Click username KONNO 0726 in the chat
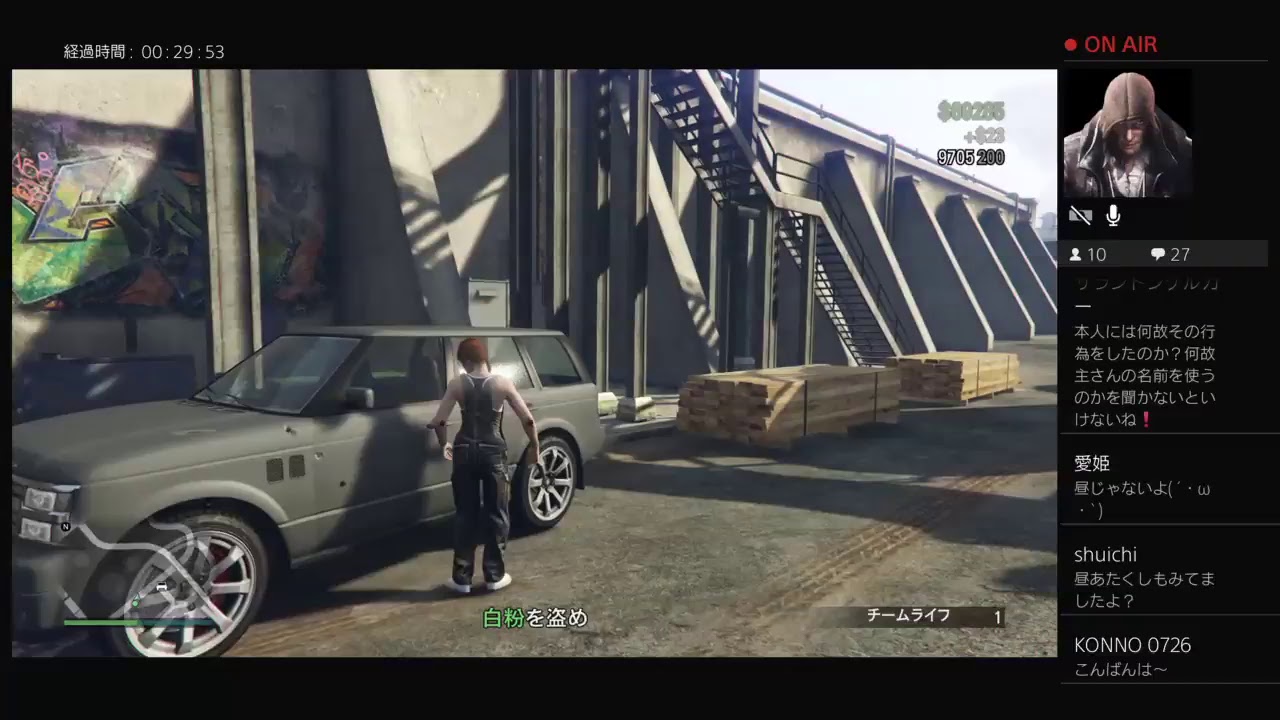This screenshot has width=1280, height=720. coord(1133,645)
